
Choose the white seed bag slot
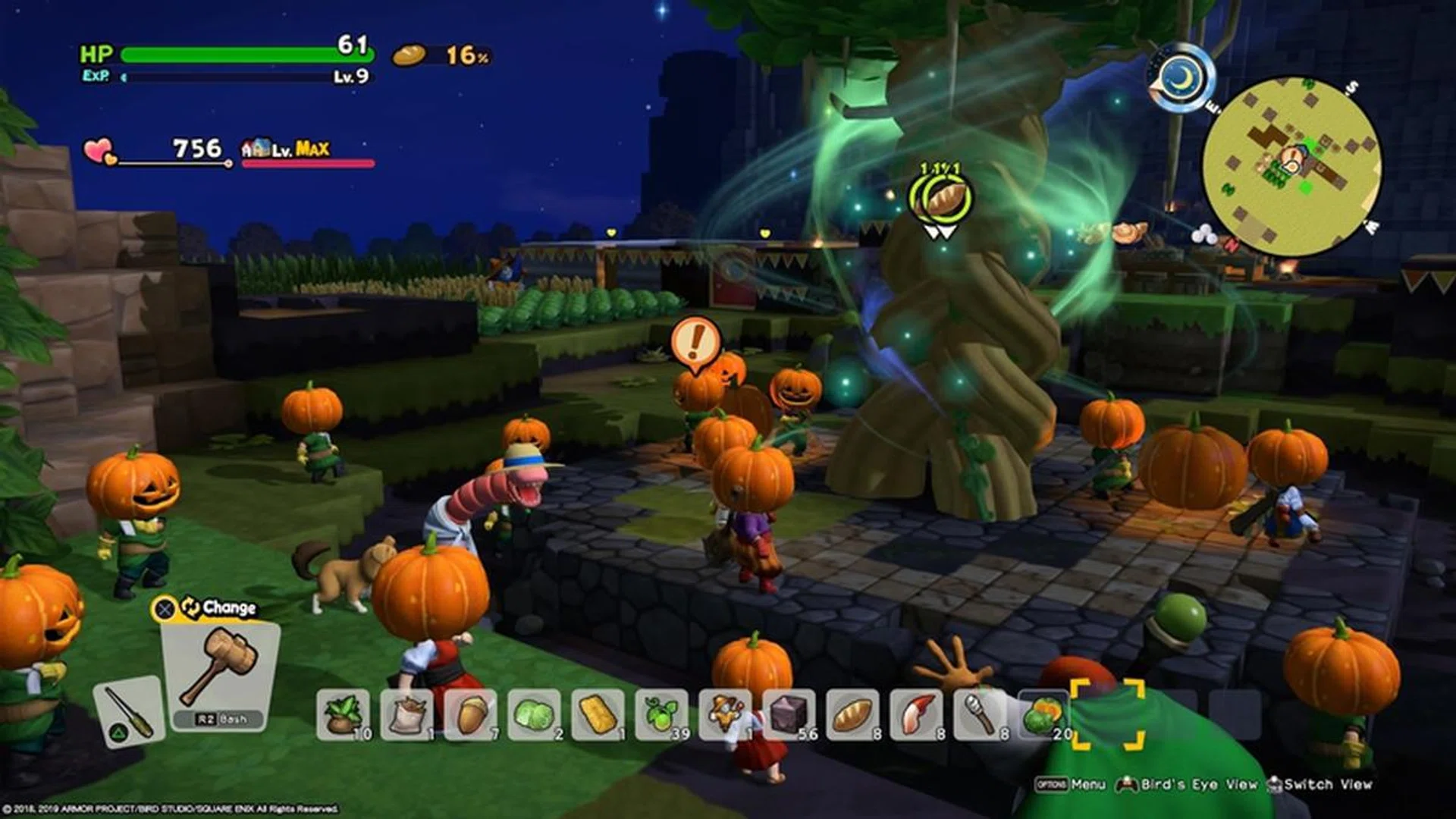pyautogui.click(x=407, y=715)
